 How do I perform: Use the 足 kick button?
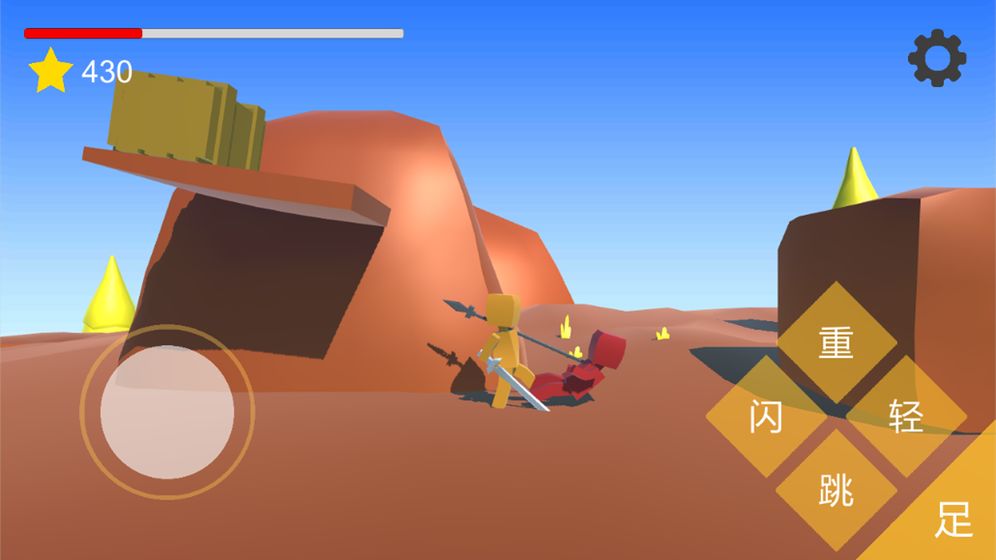[952, 518]
